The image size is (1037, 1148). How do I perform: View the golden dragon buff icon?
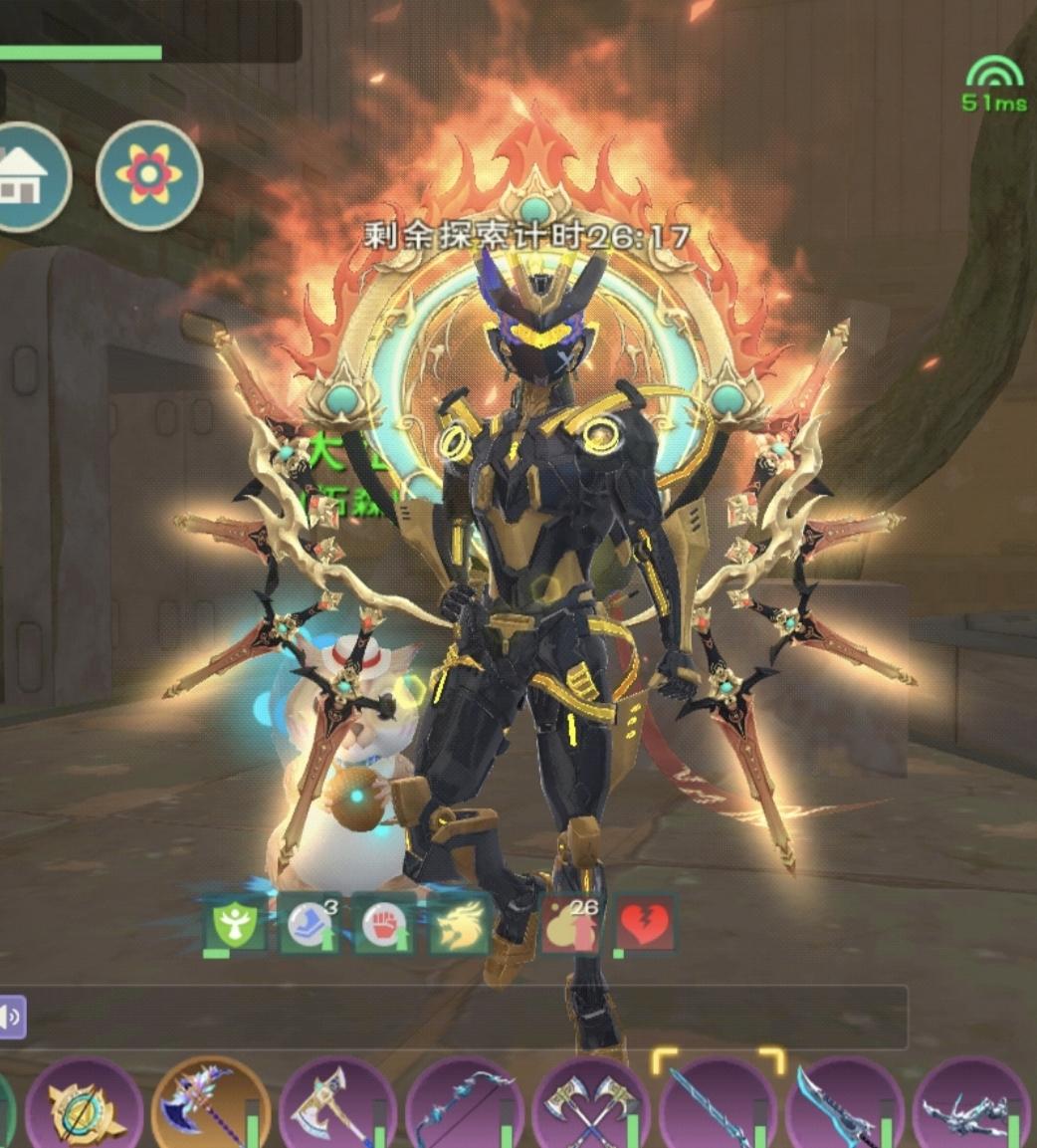459,926
